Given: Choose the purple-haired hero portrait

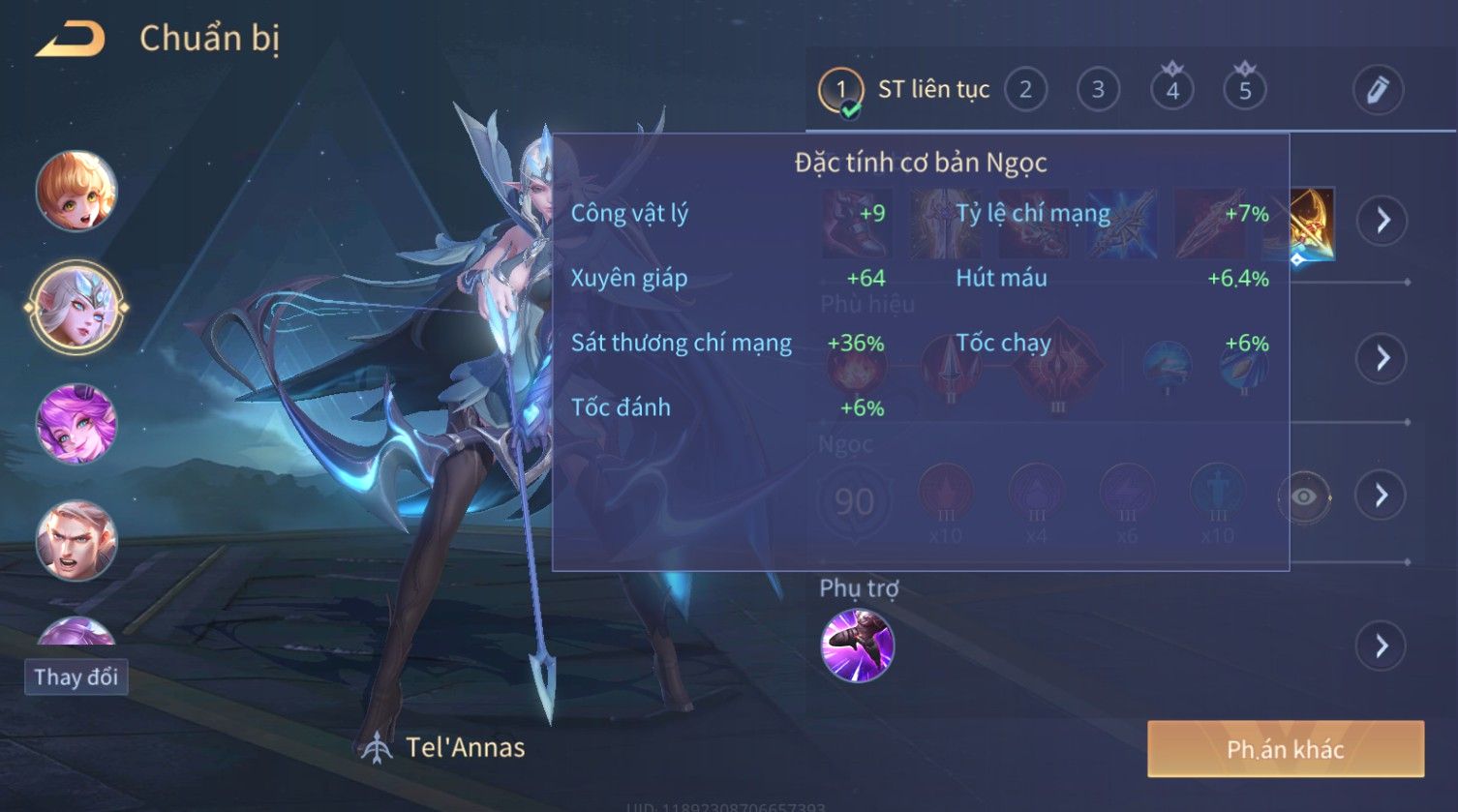Looking at the screenshot, I should click(76, 424).
